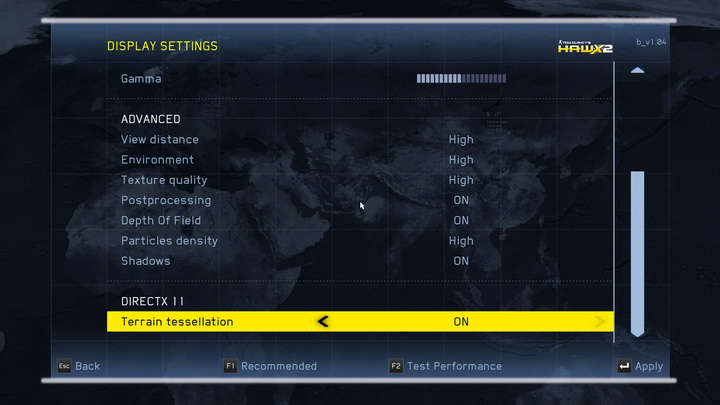
Task: Apply the display settings changes
Action: click(x=640, y=366)
